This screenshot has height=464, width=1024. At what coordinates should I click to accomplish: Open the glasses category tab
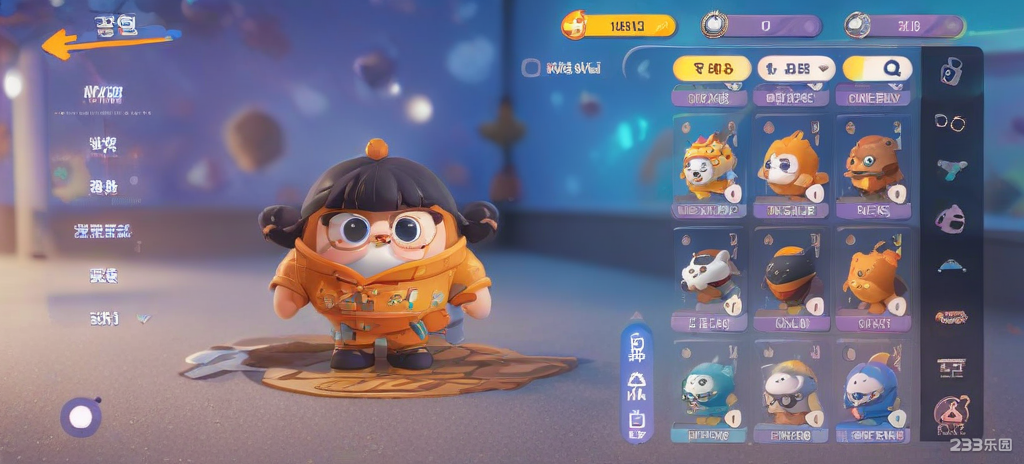pyautogui.click(x=950, y=121)
